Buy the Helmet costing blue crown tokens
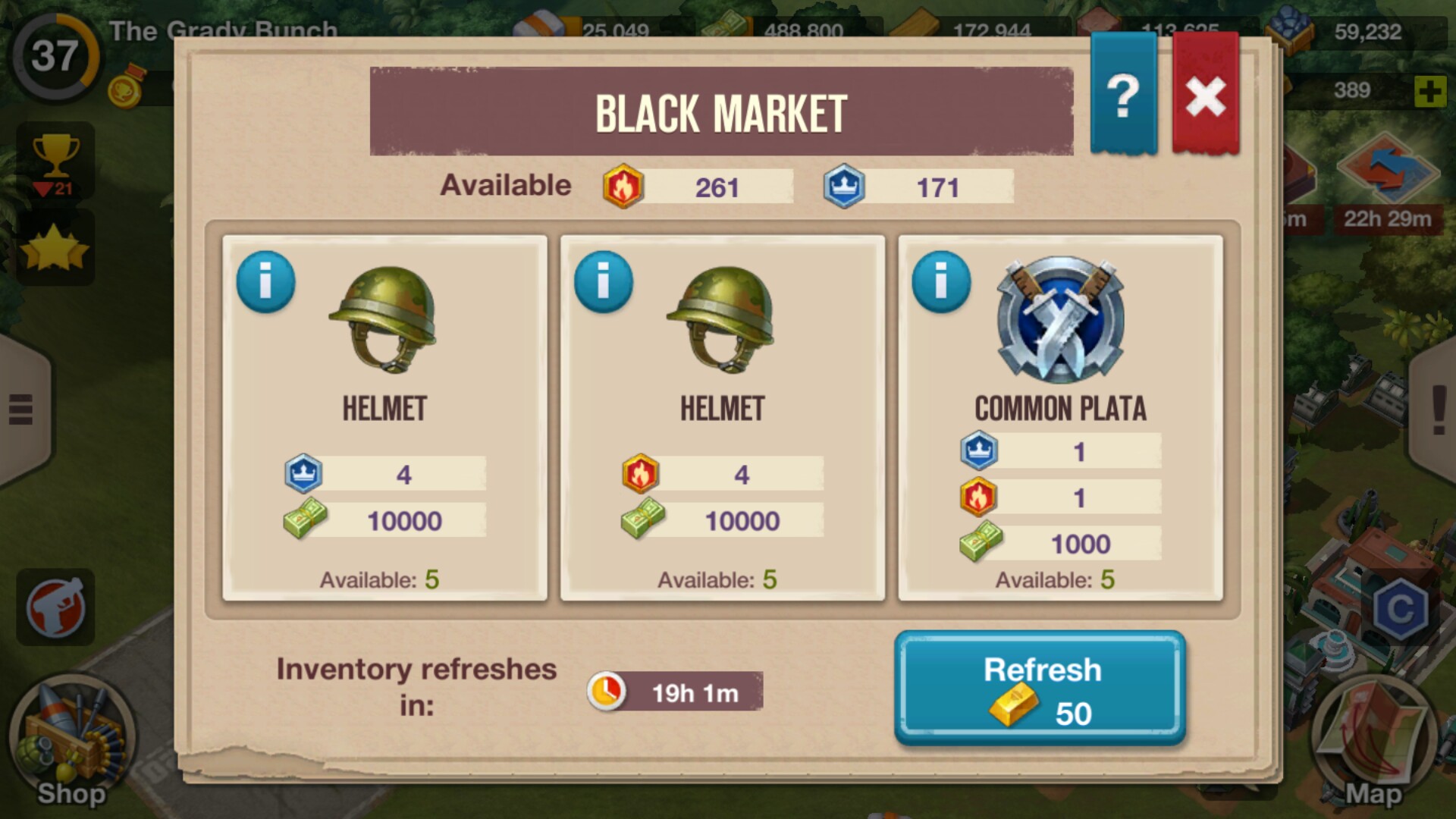Image resolution: width=1456 pixels, height=819 pixels. point(384,418)
